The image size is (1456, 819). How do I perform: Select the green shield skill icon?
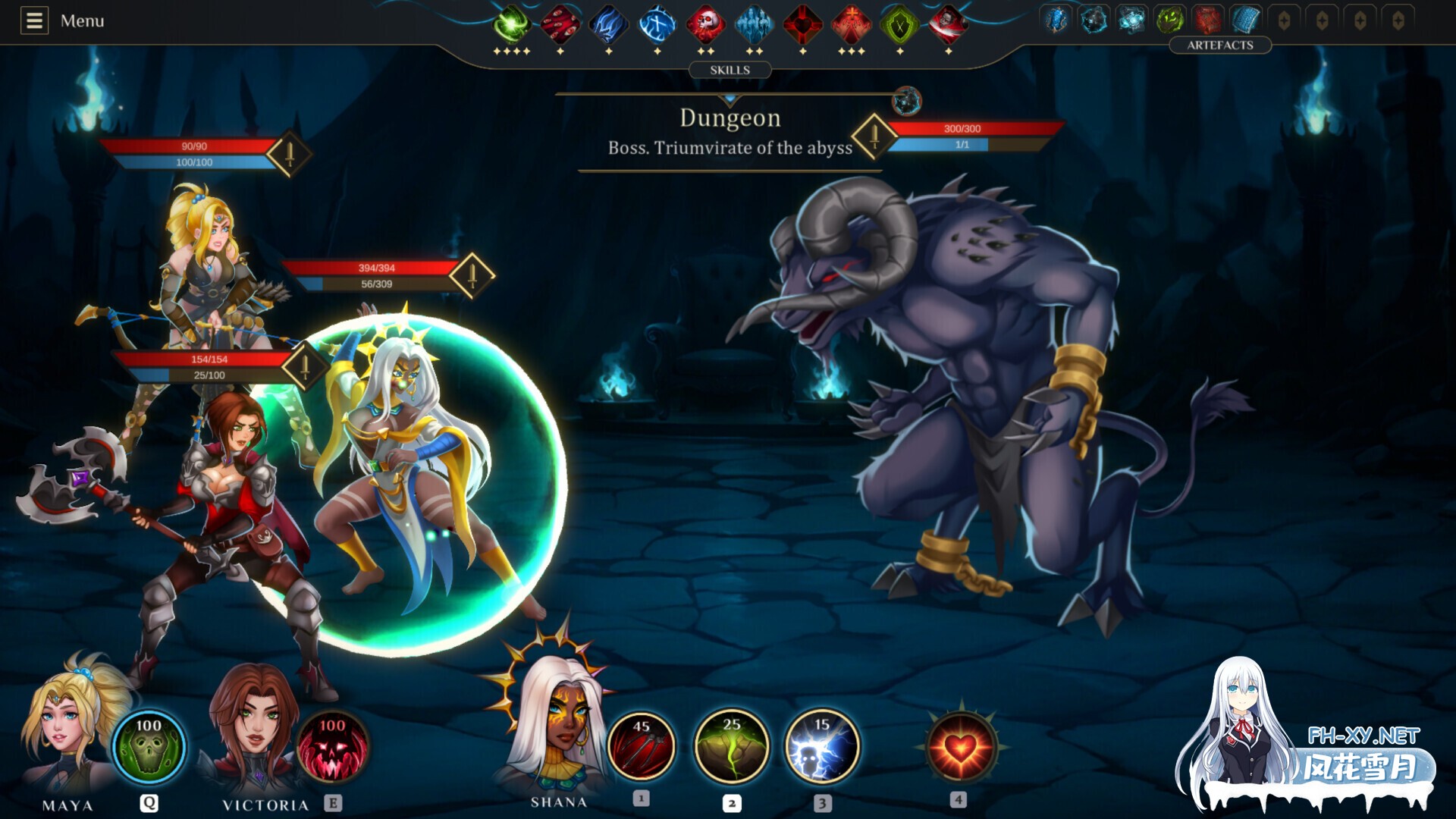point(899,24)
